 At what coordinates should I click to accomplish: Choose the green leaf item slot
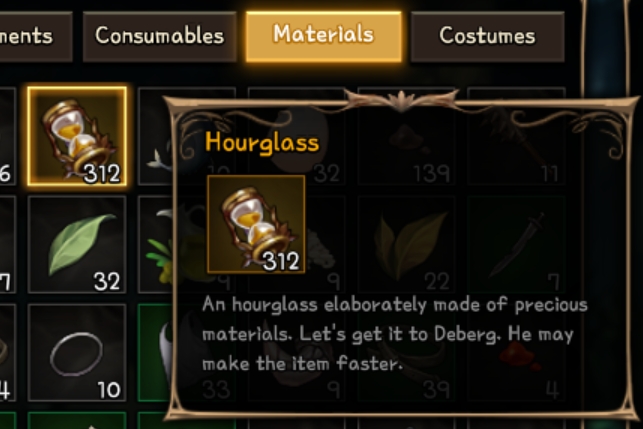(x=77, y=244)
